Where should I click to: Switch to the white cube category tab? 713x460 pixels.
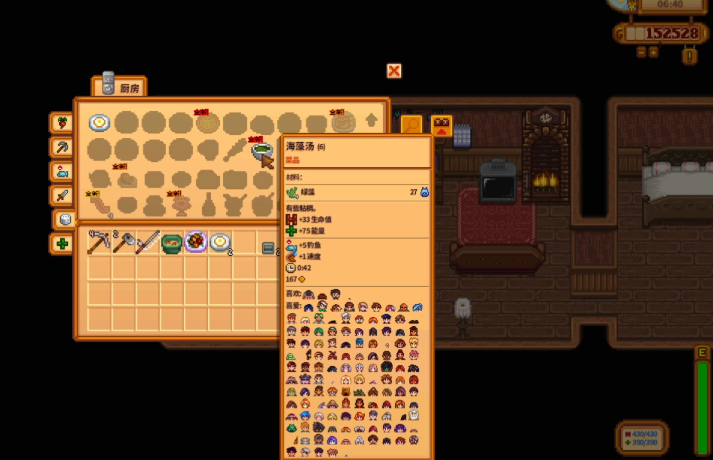click(x=64, y=219)
